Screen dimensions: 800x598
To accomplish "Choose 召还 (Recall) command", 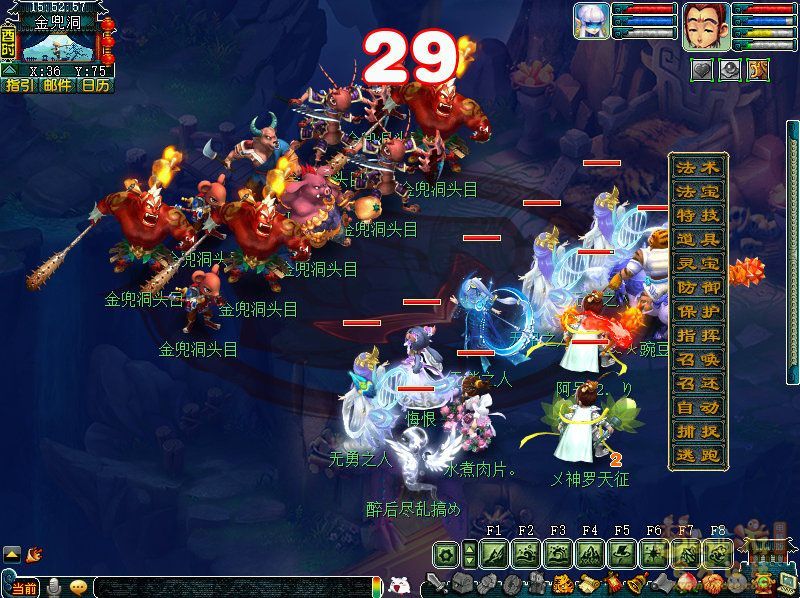I will pos(697,383).
